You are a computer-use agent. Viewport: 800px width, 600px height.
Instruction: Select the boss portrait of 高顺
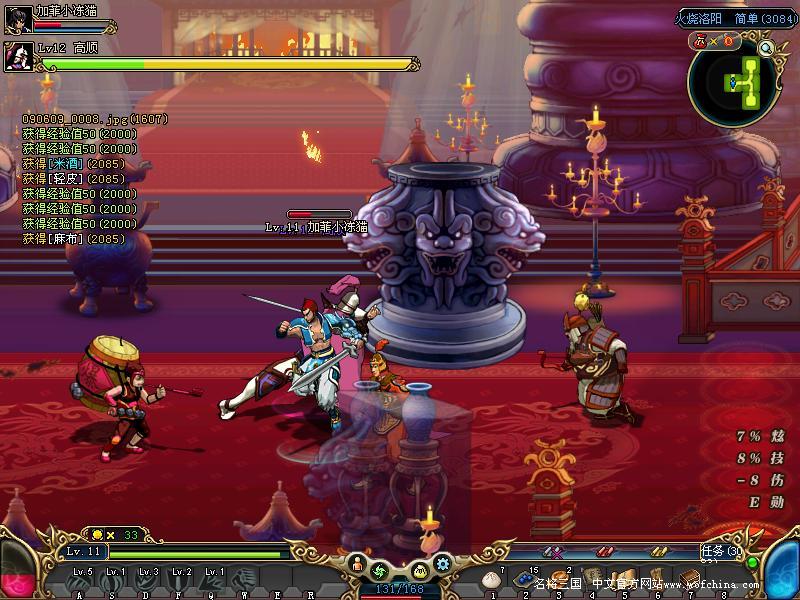[19, 57]
